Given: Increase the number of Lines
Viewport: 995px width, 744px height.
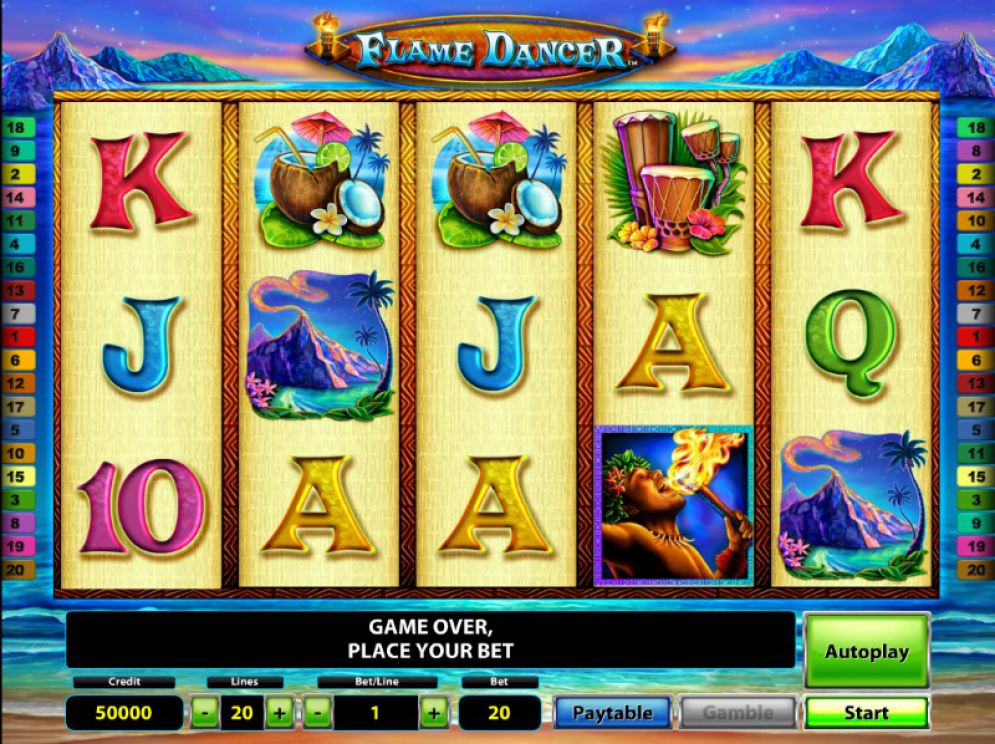Looking at the screenshot, I should point(279,713).
